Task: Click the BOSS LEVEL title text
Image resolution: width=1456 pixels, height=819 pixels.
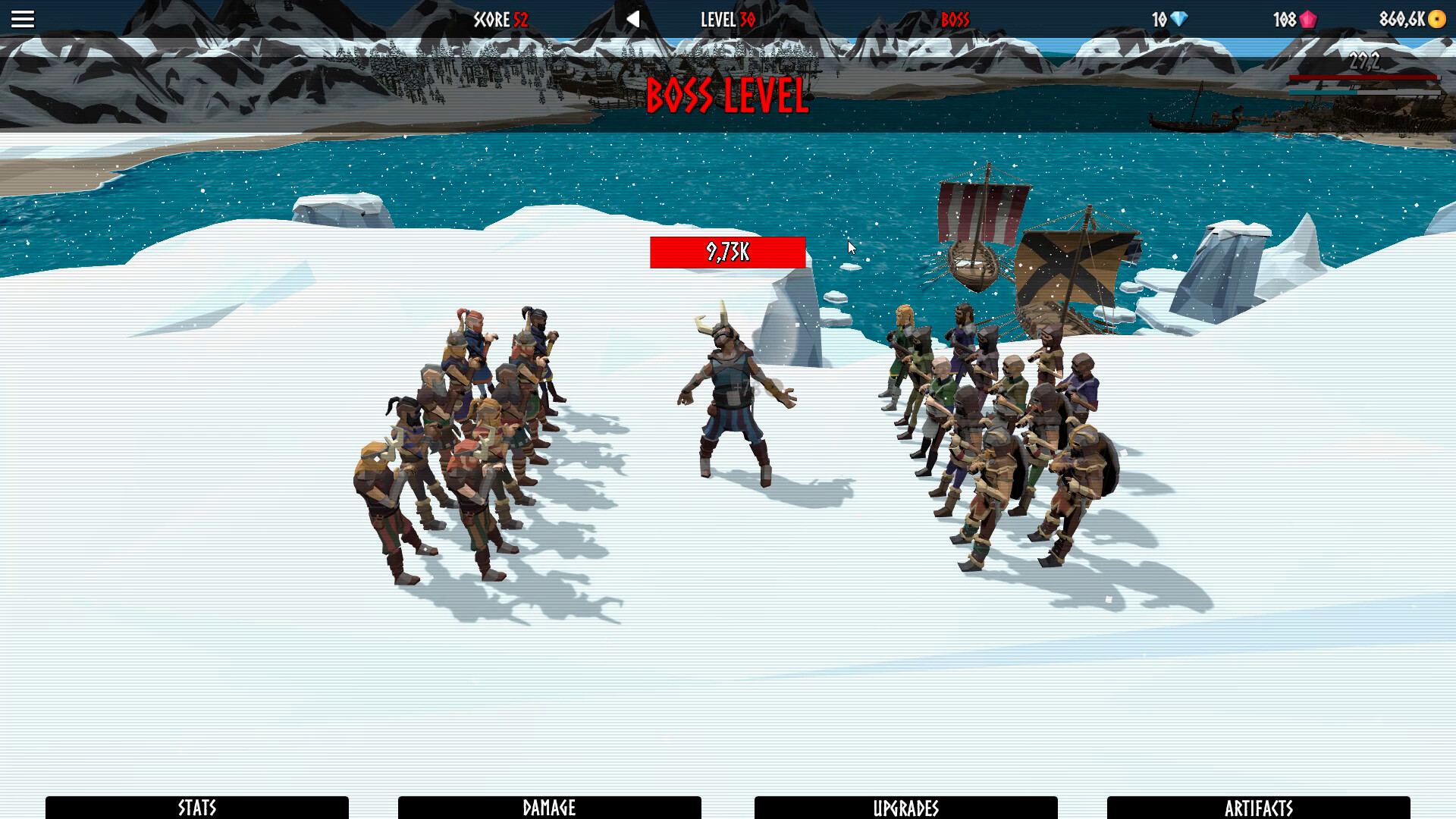Action: click(x=727, y=96)
